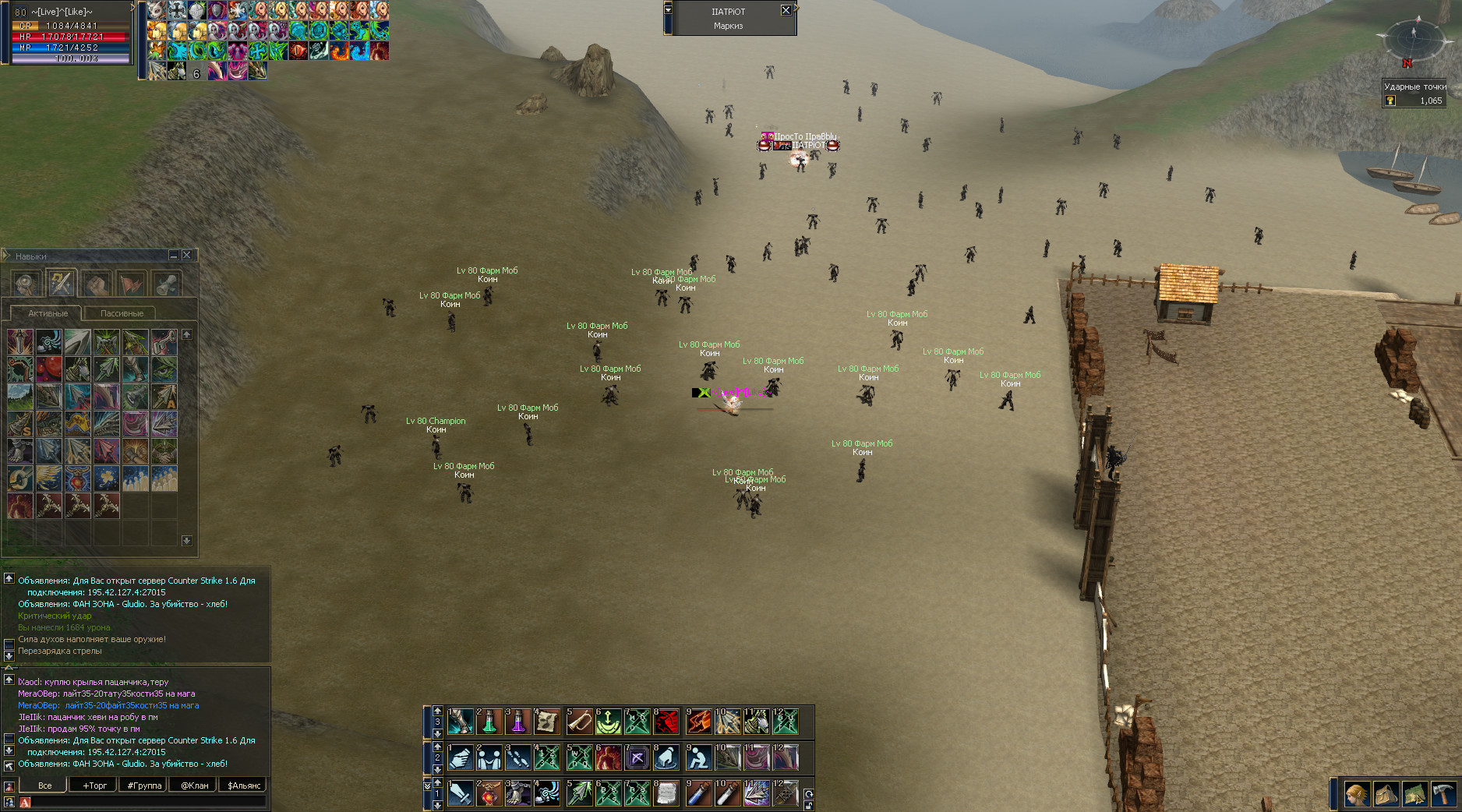Close the ПАТРІОТ target window

pyautogui.click(x=786, y=10)
